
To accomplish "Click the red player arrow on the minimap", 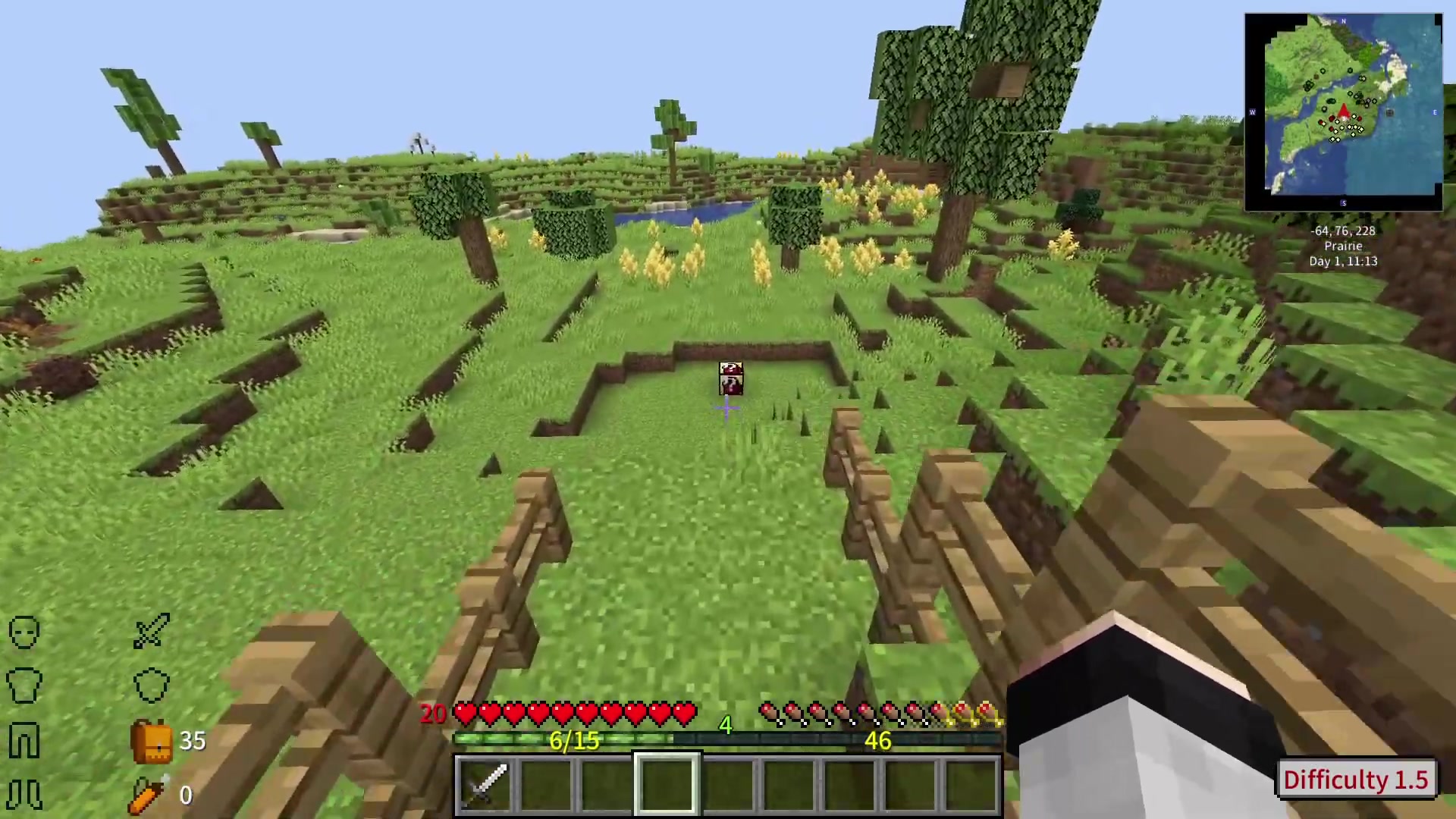I will click(1345, 111).
